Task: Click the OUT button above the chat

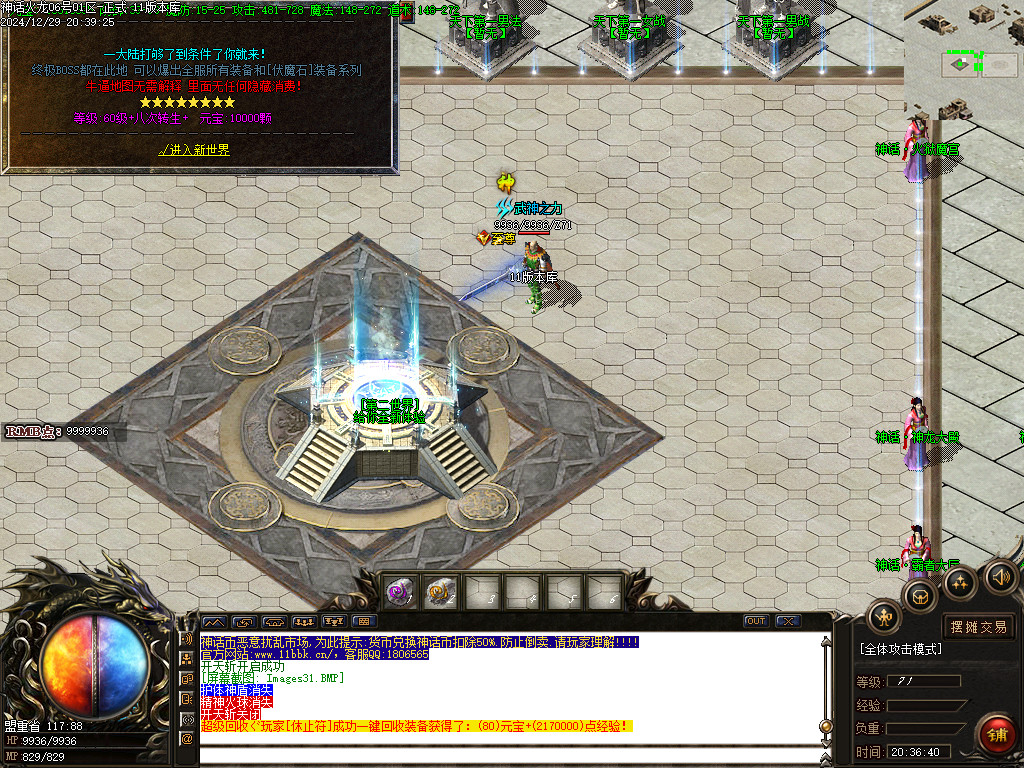Action: [756, 621]
